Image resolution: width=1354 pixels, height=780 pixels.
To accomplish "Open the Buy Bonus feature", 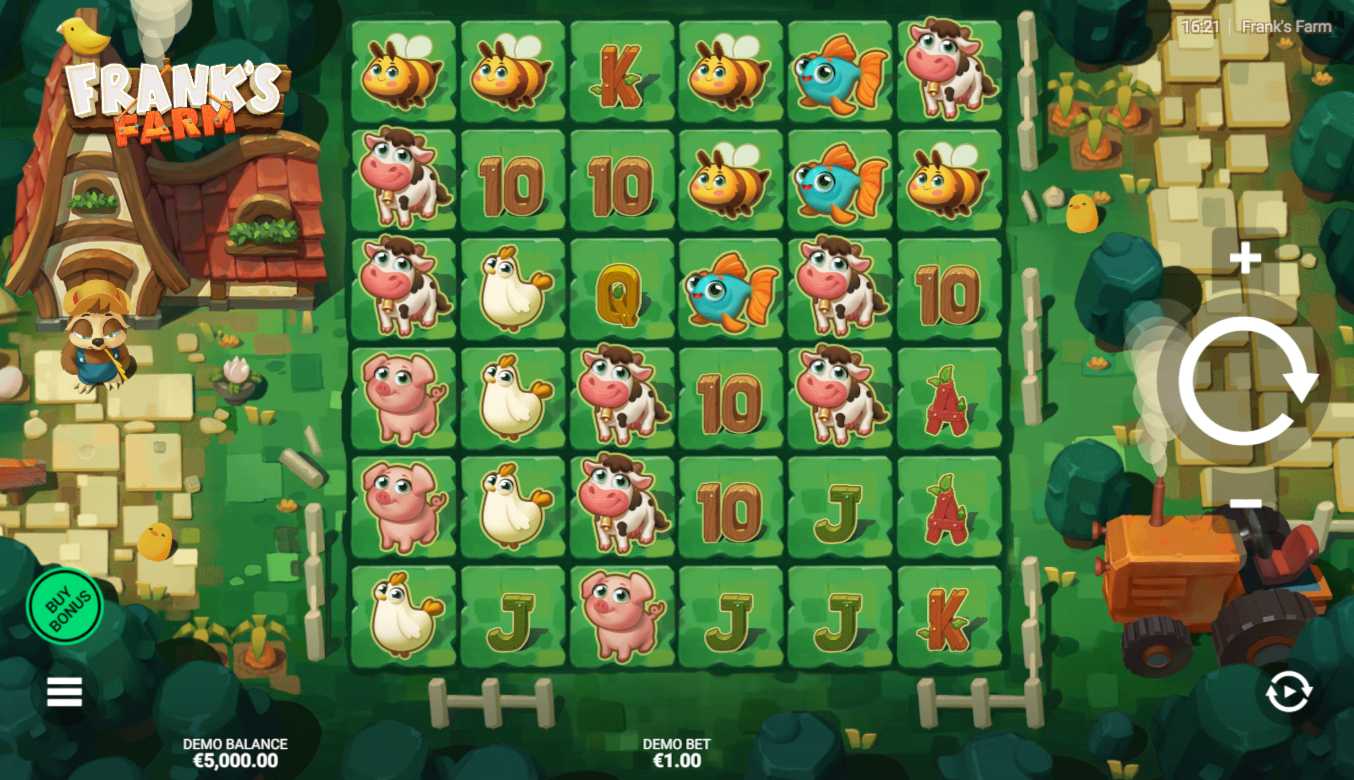I will 65,606.
